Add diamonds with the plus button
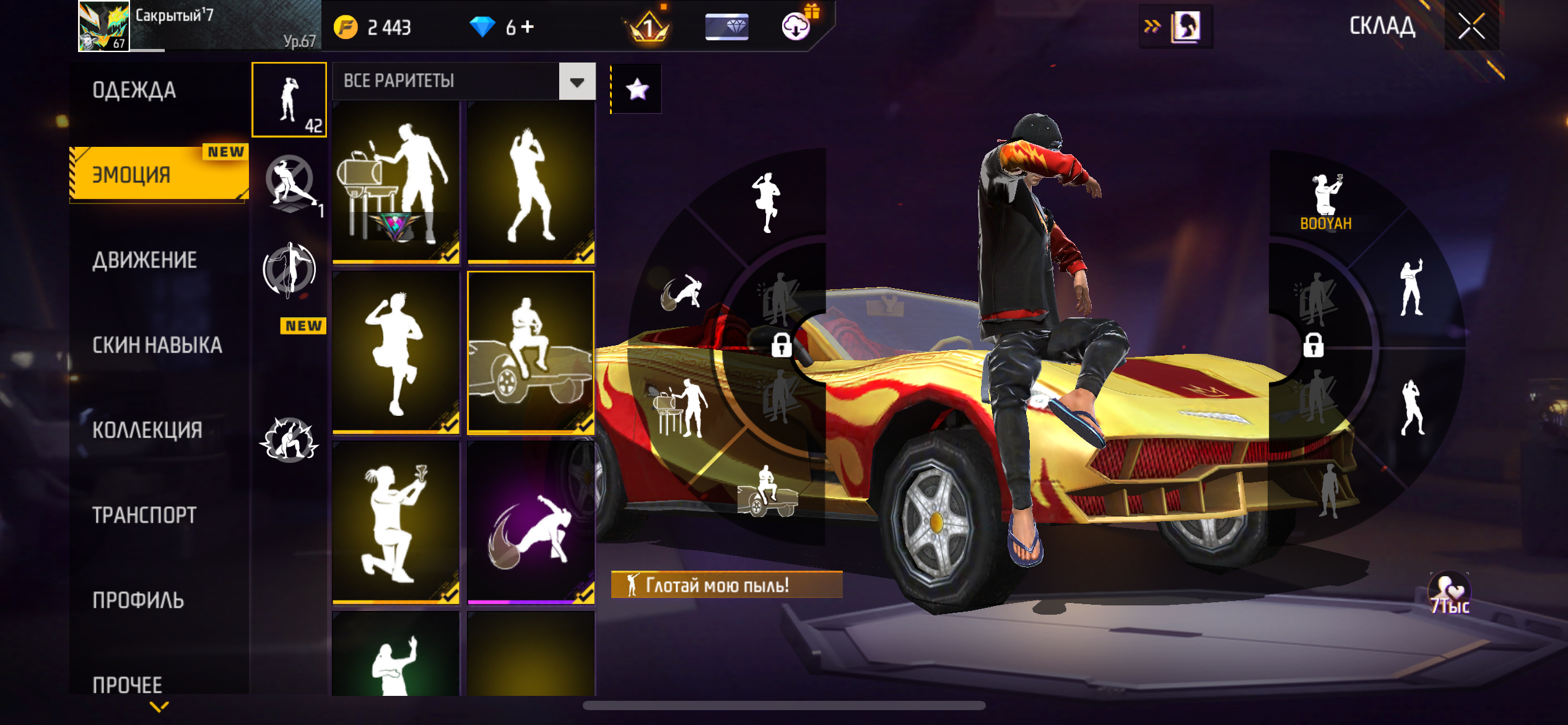The height and width of the screenshot is (725, 1568). (x=528, y=27)
